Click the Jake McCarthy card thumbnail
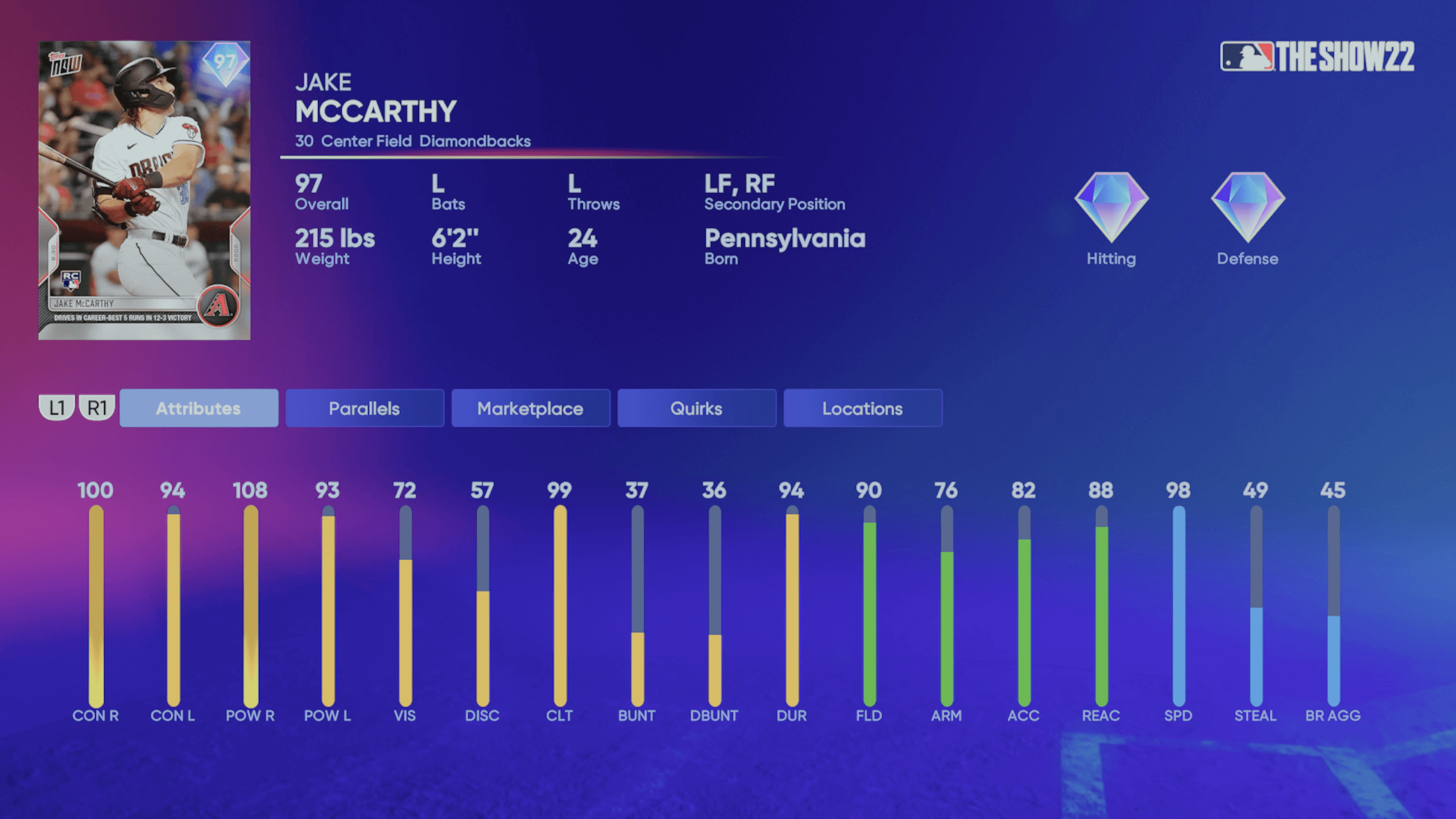This screenshot has height=819, width=1456. point(144,188)
